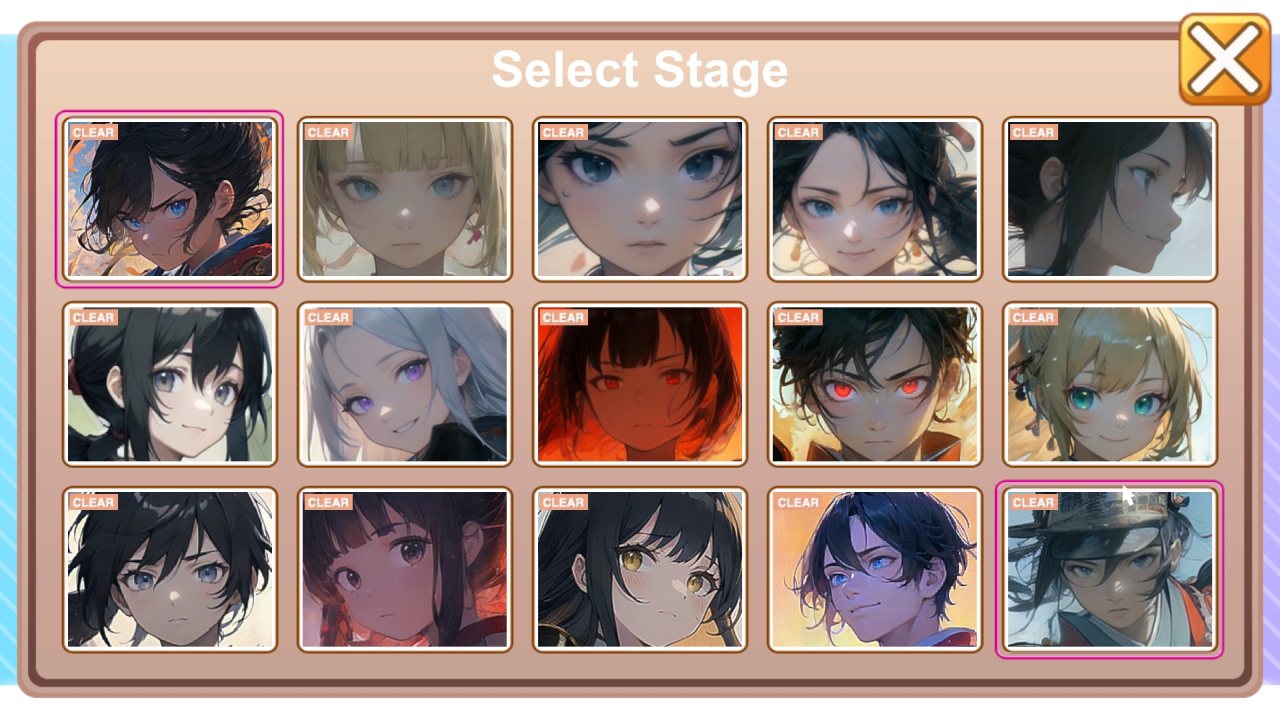Pick the side-profile girl stage at top right
This screenshot has width=1280, height=720.
[1108, 196]
